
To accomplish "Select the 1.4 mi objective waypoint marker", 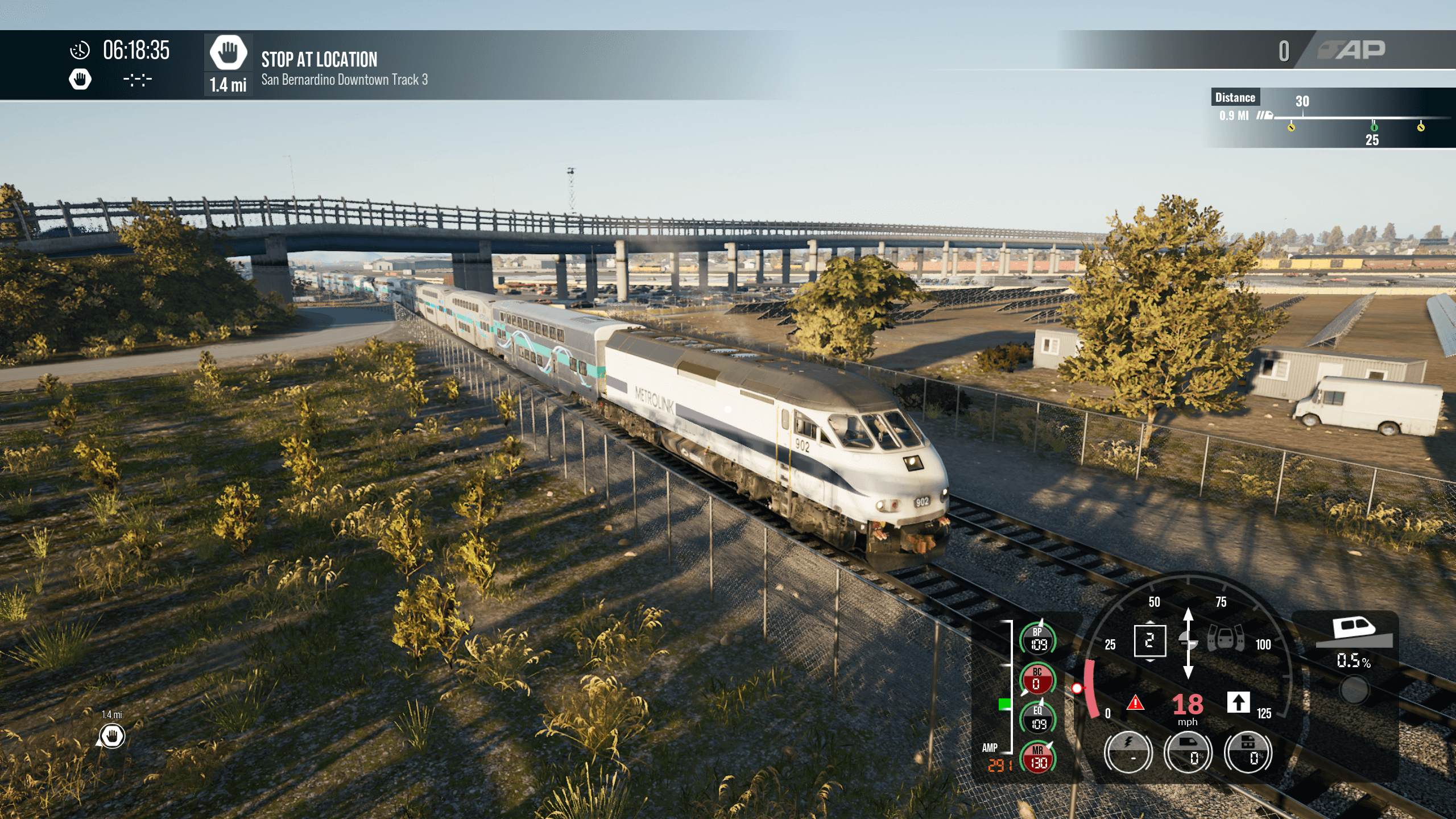I will click(112, 736).
